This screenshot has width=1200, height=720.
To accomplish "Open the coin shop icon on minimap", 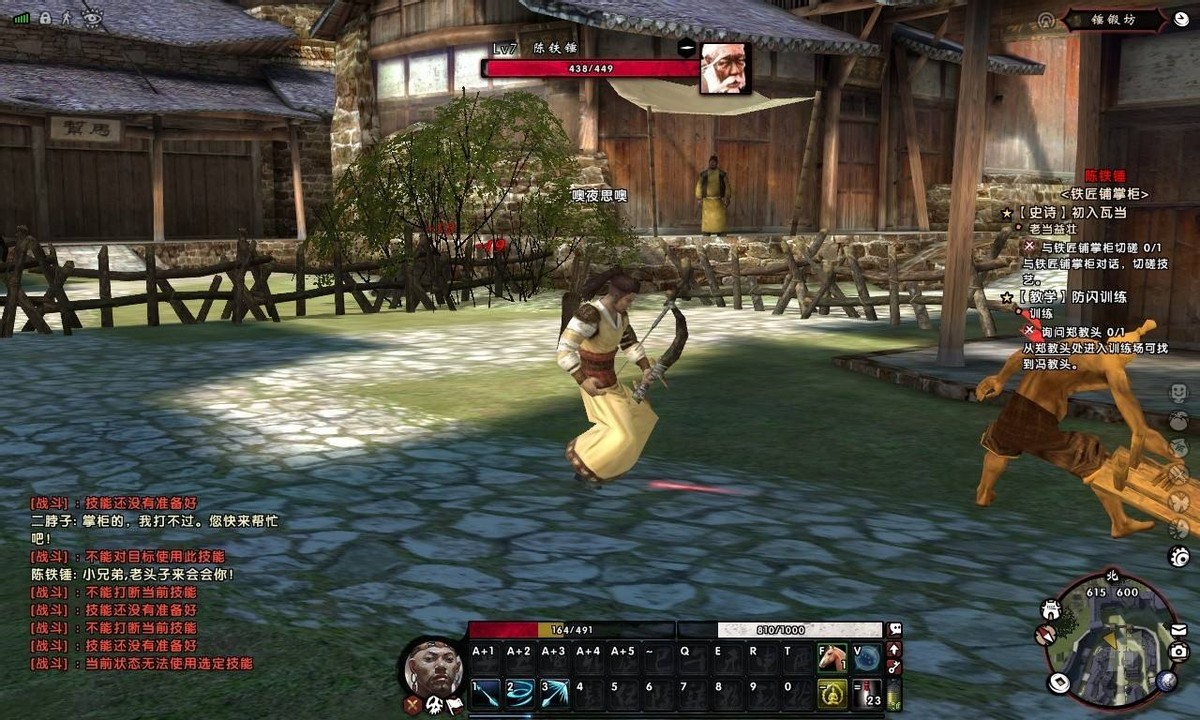I will coord(1059,683).
